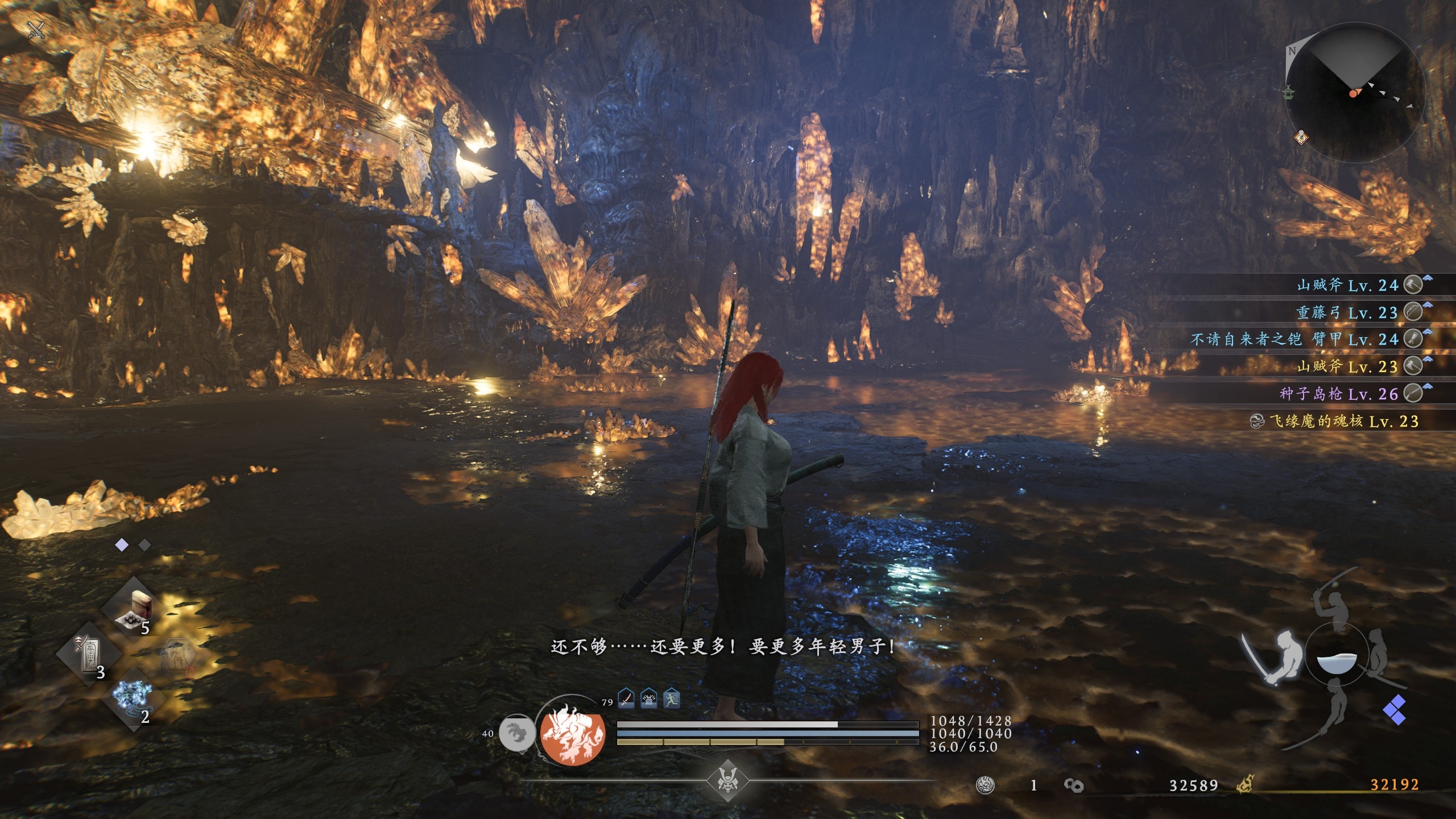Screen dimensions: 1456x819
Task: Select the 种子岛枪 Lv. 26 loot entry
Action: pos(1339,394)
